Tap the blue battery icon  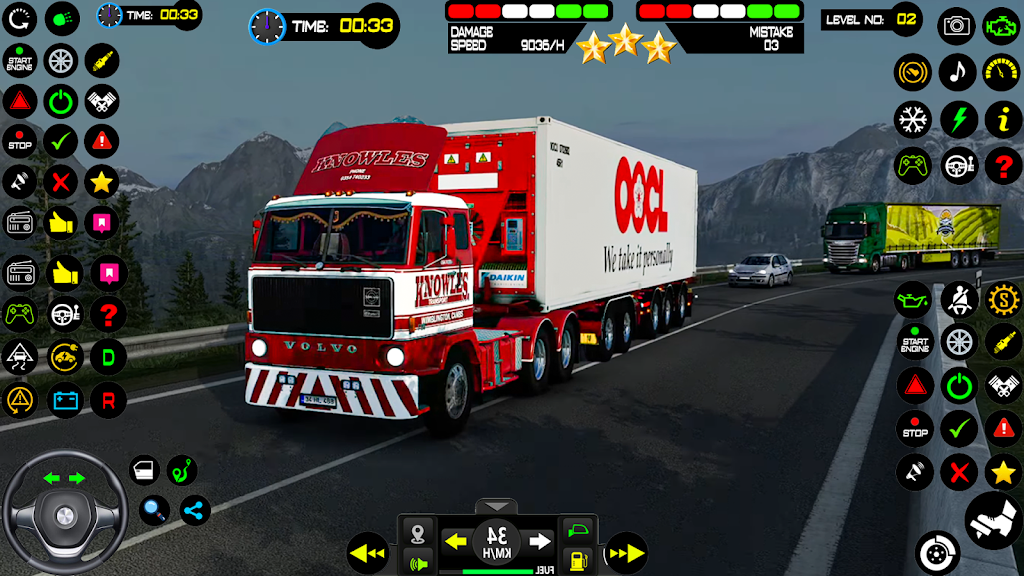click(65, 400)
